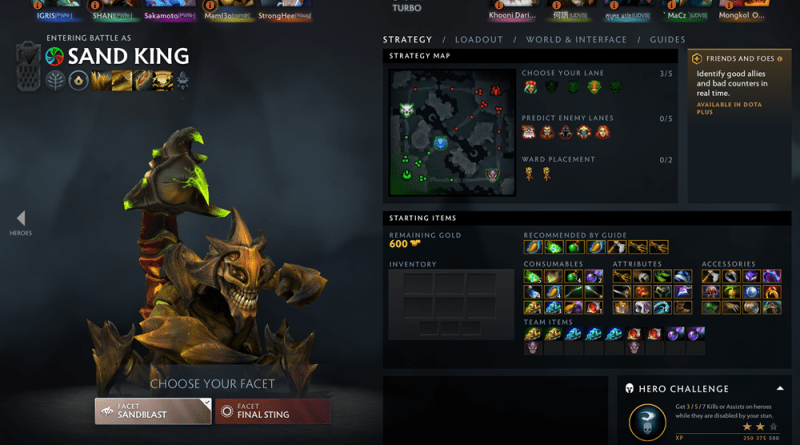Go back to Heroes with the left arrow
The width and height of the screenshot is (800, 445).
[x=21, y=220]
